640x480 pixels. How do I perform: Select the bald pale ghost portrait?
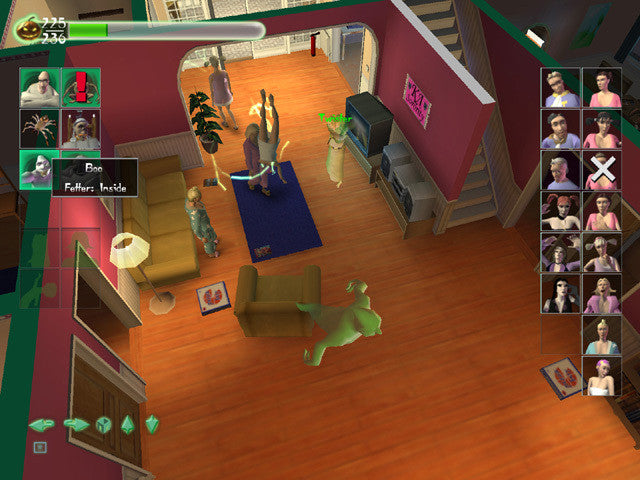39,88
